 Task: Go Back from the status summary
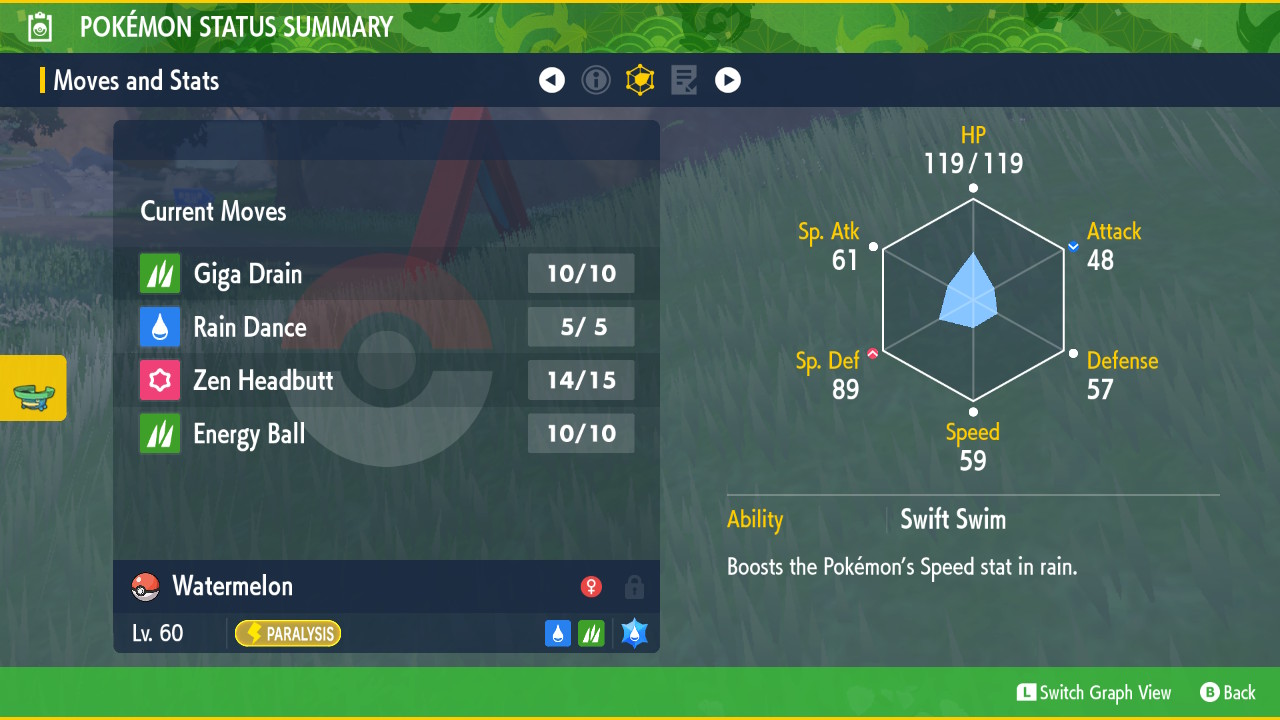1227,692
